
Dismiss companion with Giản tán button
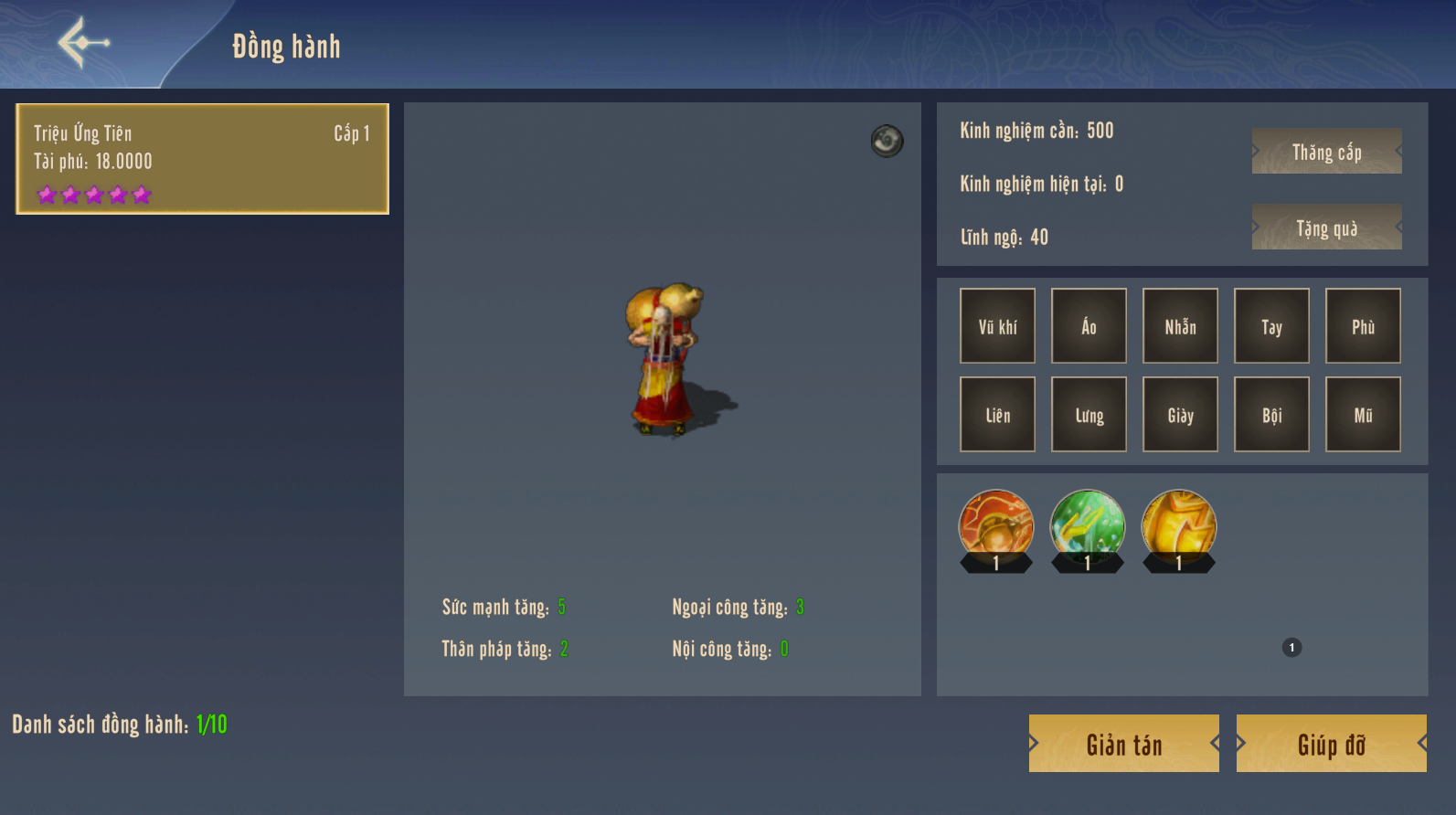[1123, 744]
